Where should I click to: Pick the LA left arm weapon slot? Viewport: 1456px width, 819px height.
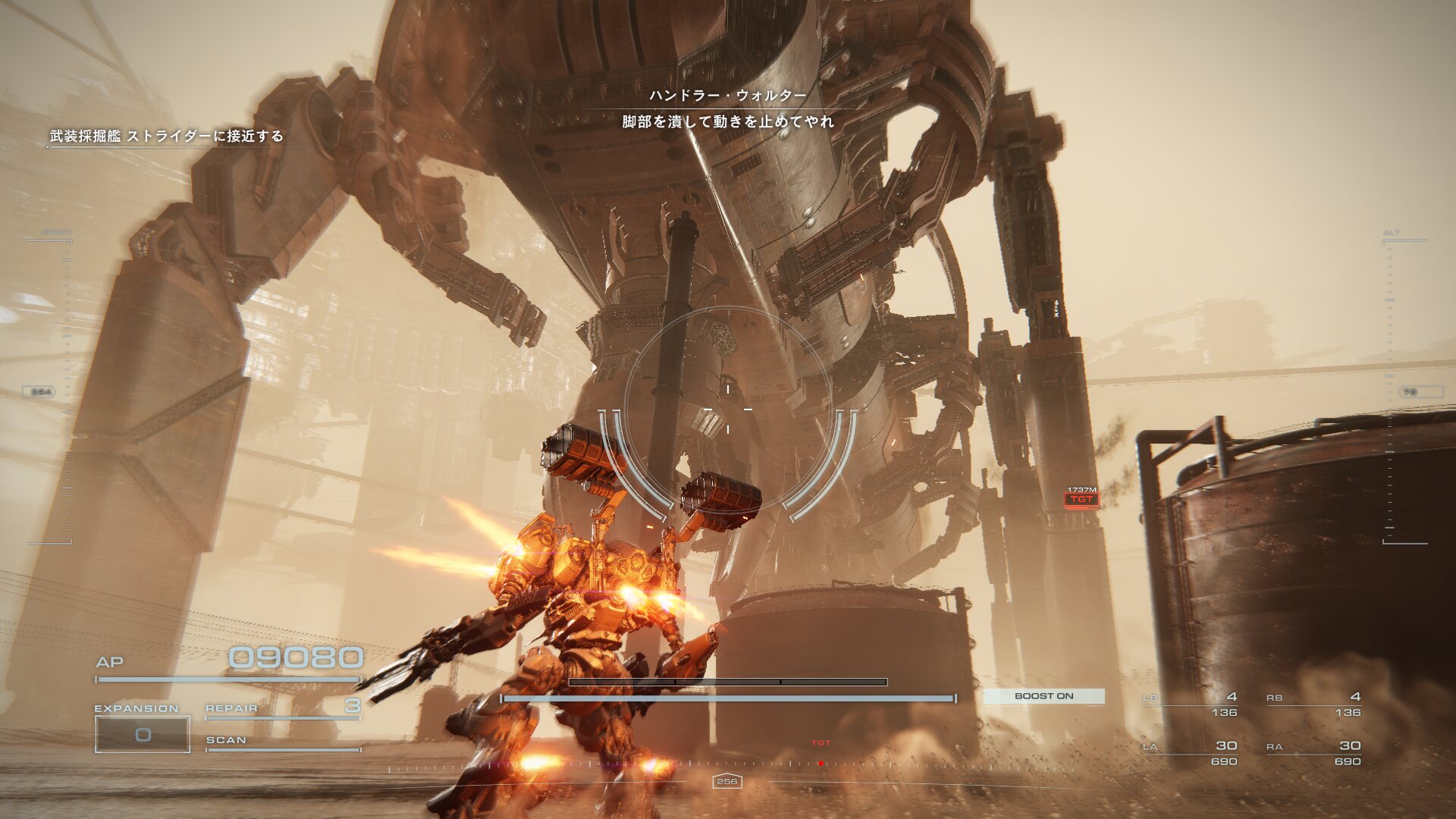tap(1191, 752)
